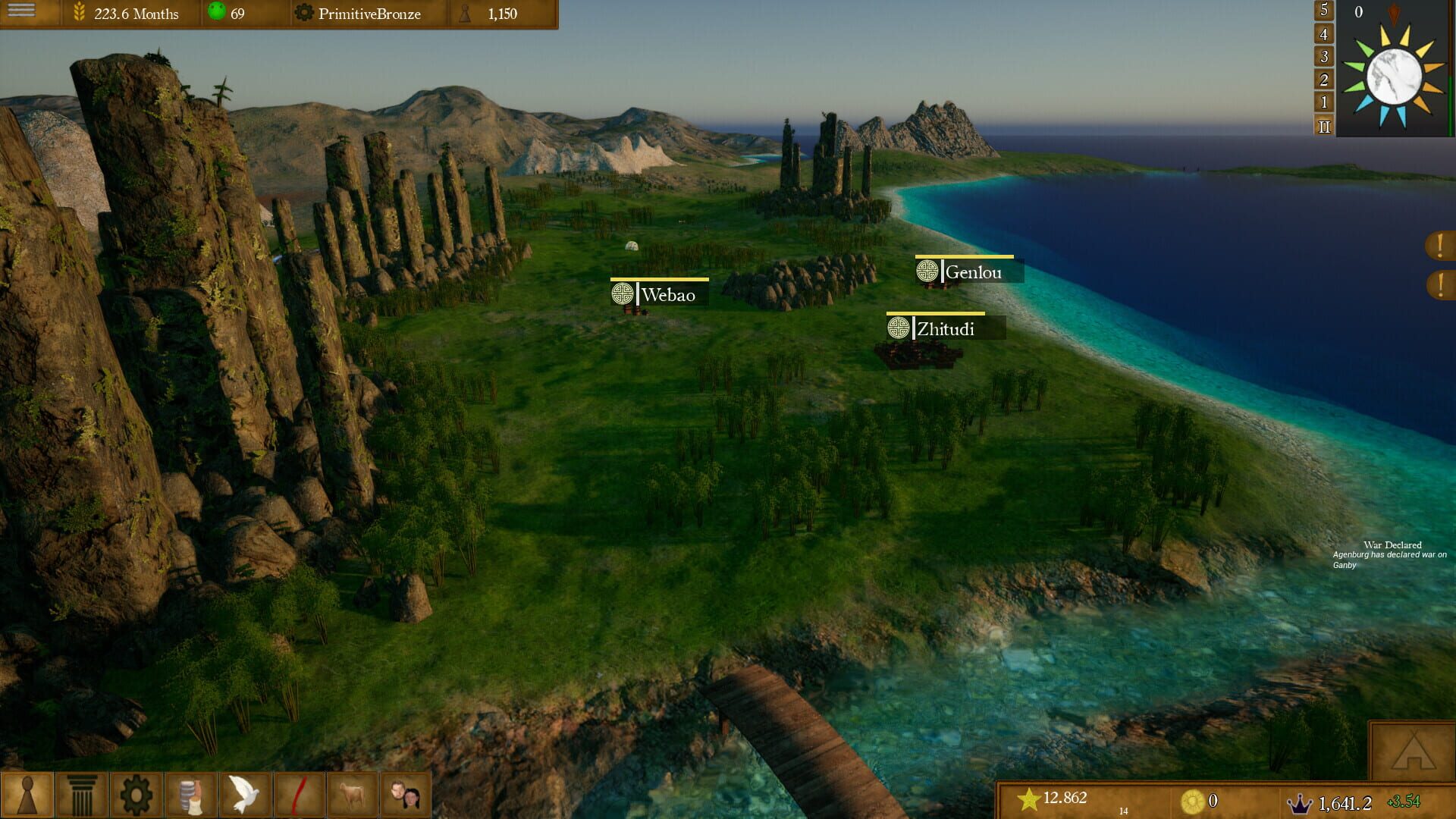Open the resources panel with pottery icon
Viewport: 1456px width, 819px height.
click(x=190, y=795)
